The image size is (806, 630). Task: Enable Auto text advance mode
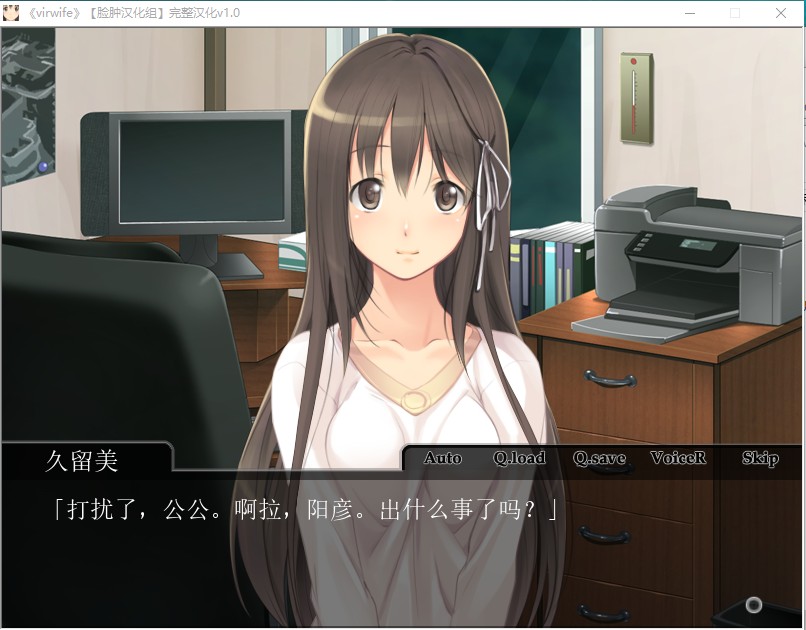(x=442, y=458)
